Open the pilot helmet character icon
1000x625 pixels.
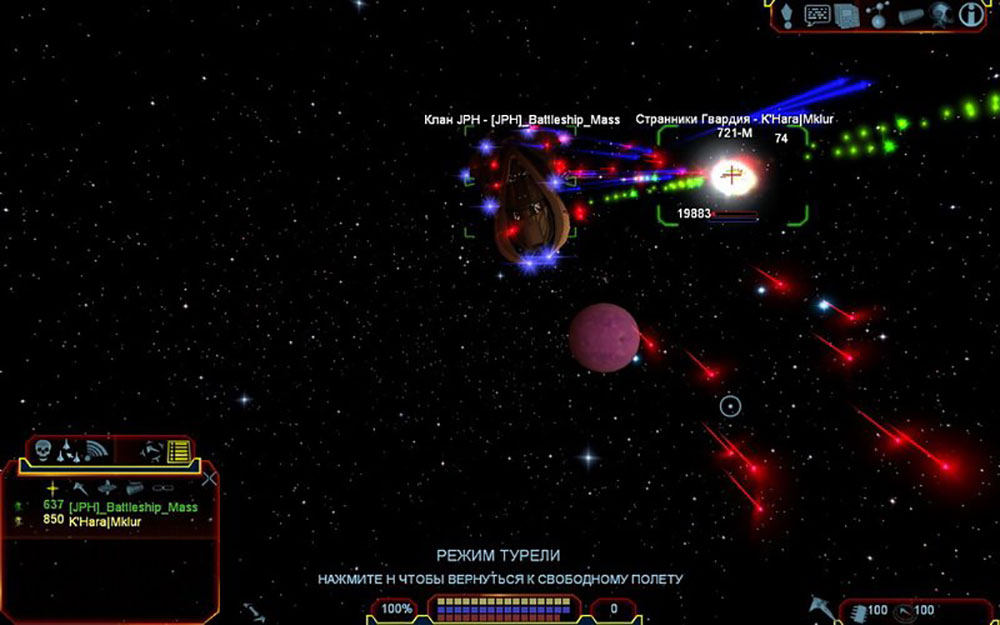click(939, 14)
